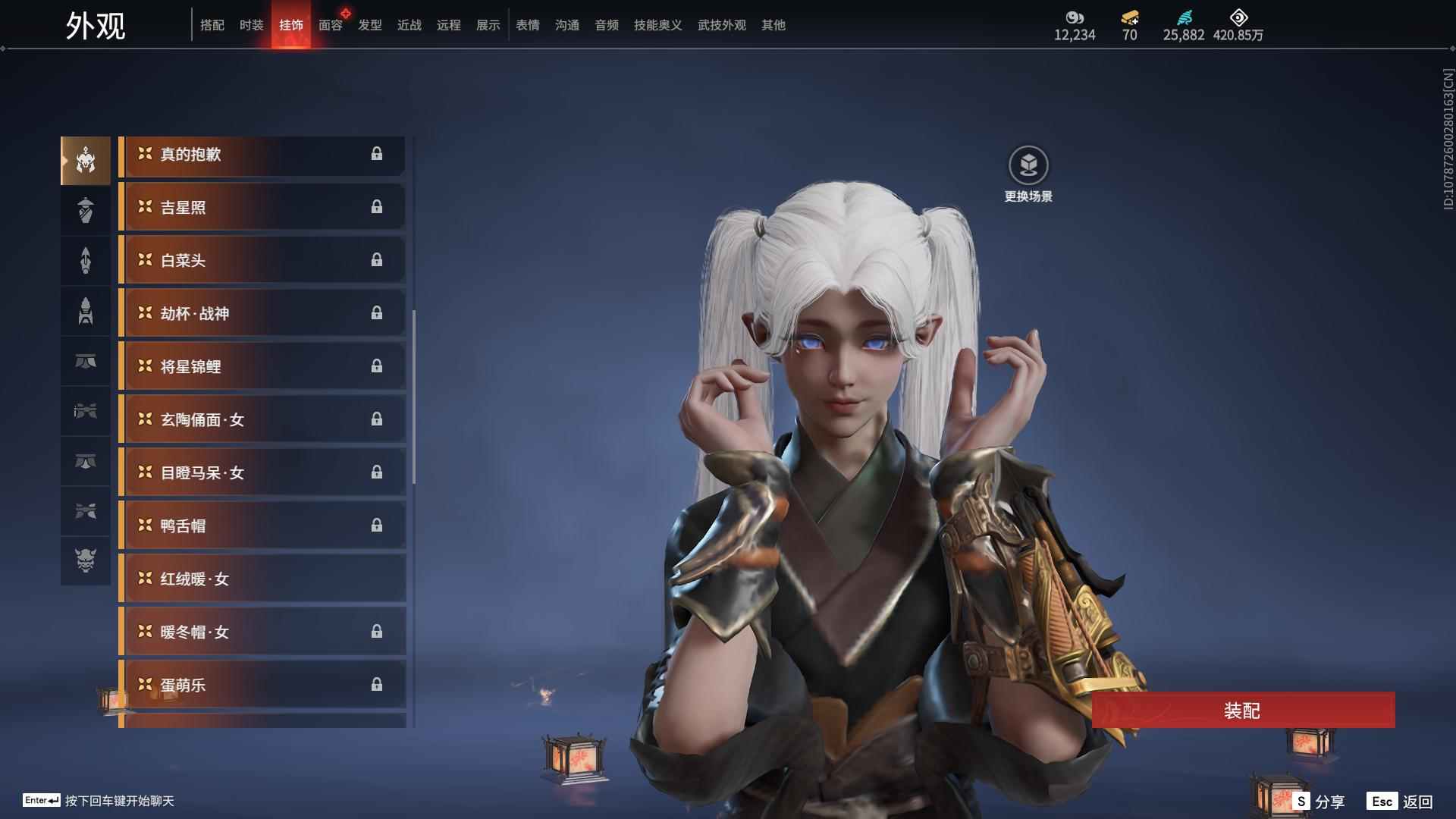Viewport: 1456px width, 819px height.
Task: Click the 分享 share button
Action: (1319, 802)
